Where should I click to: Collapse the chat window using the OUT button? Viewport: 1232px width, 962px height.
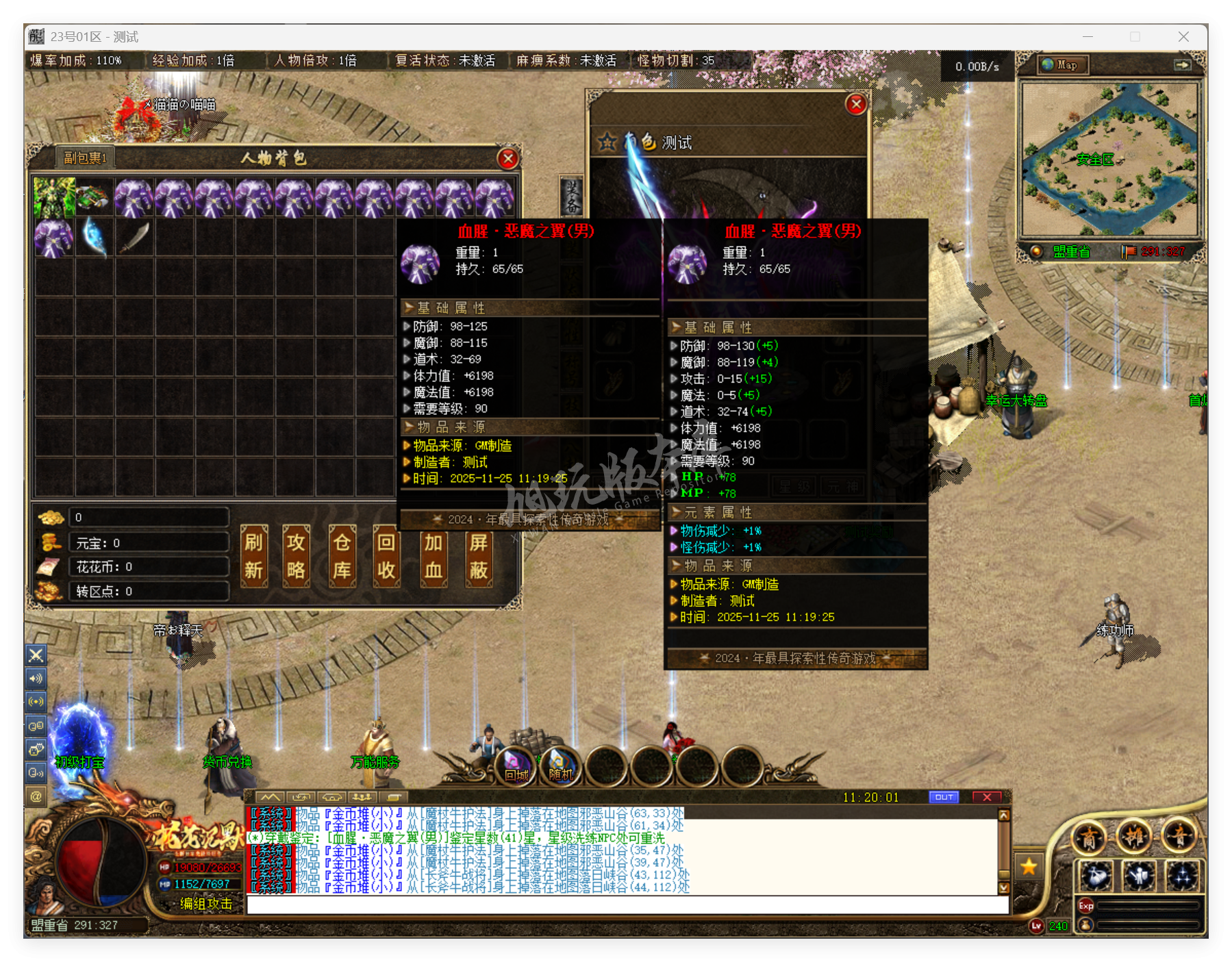(x=944, y=796)
